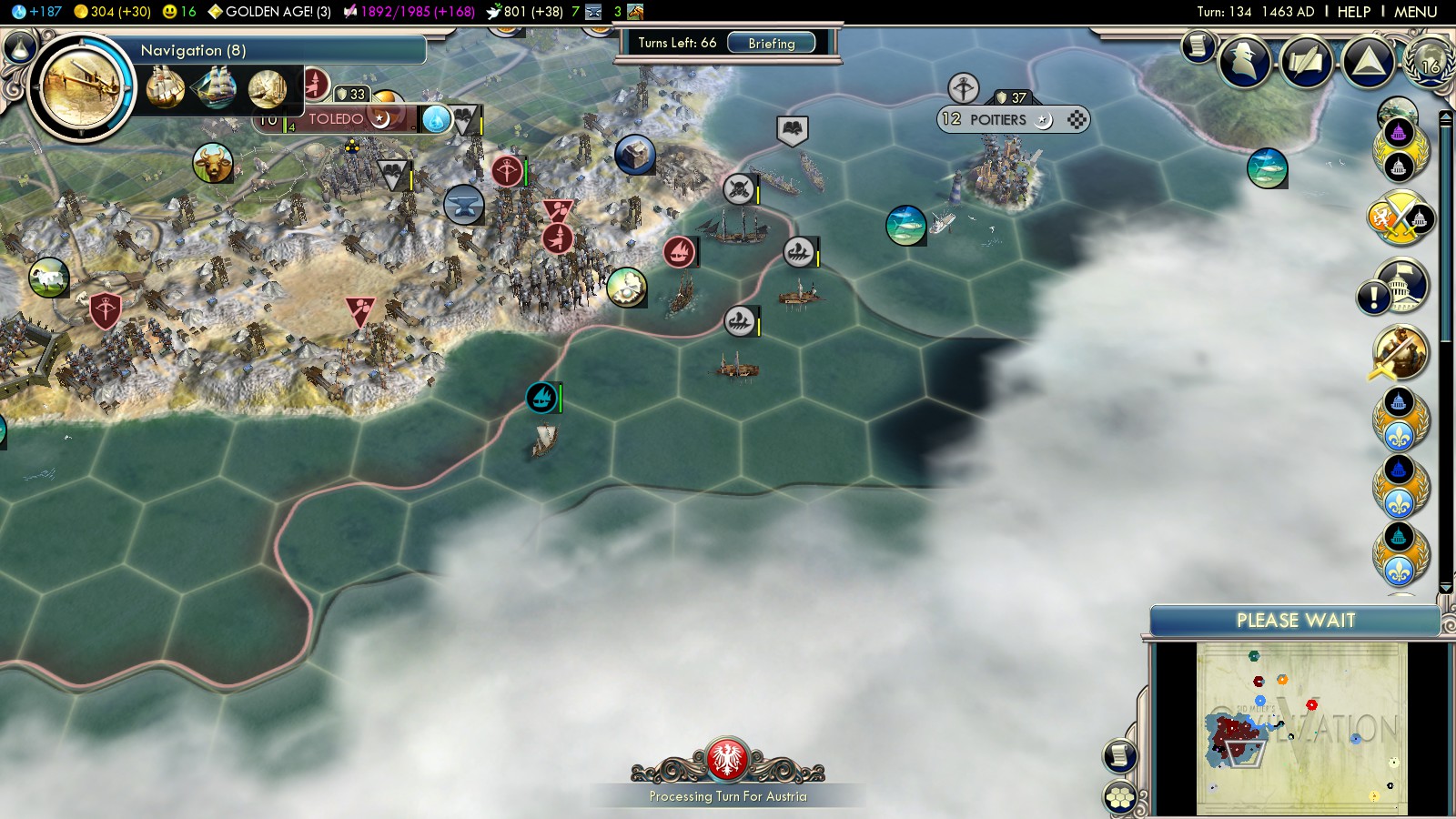Click the Briefing button

pyautogui.click(x=771, y=43)
